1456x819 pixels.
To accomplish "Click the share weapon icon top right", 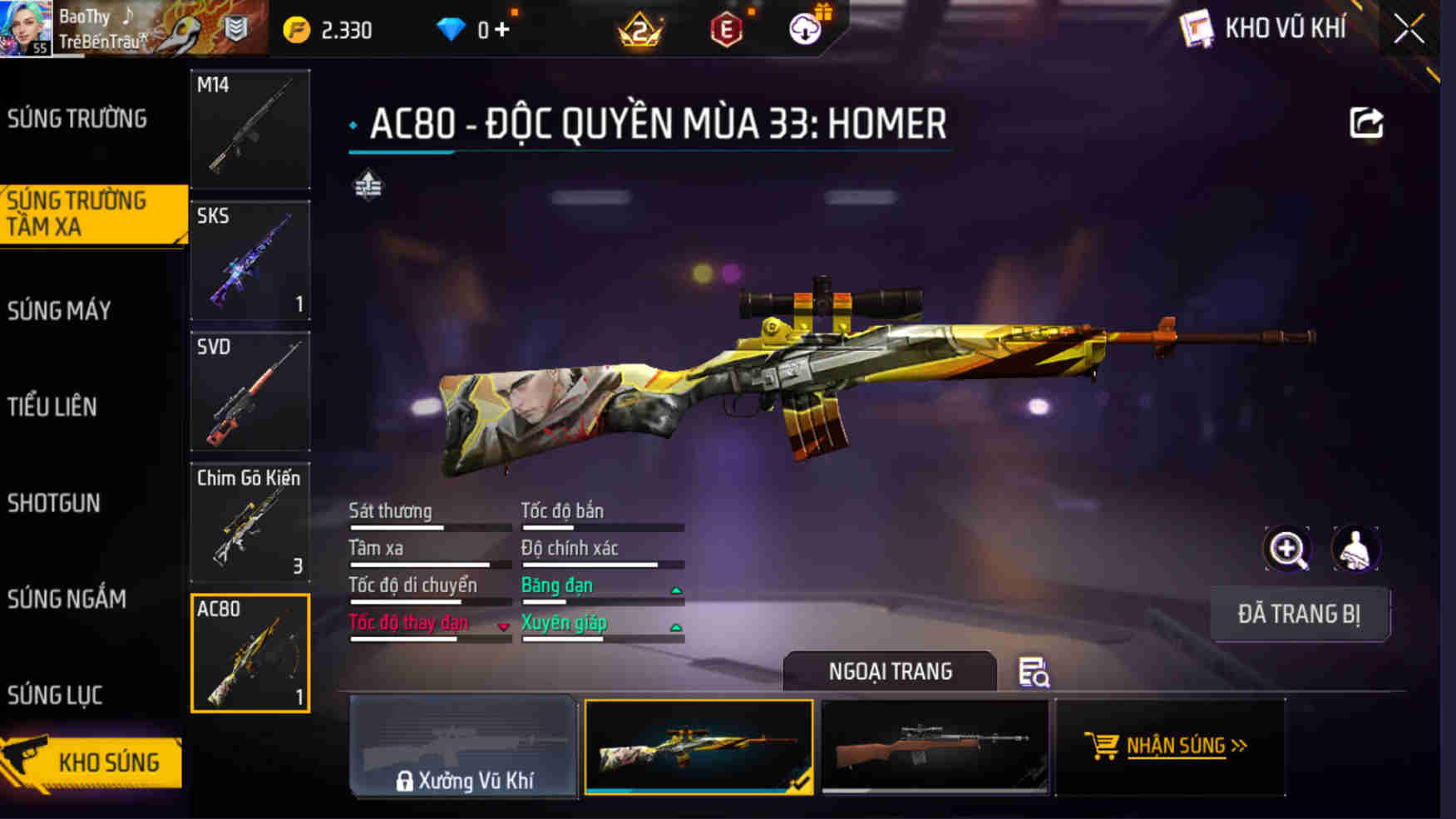I will click(1364, 121).
